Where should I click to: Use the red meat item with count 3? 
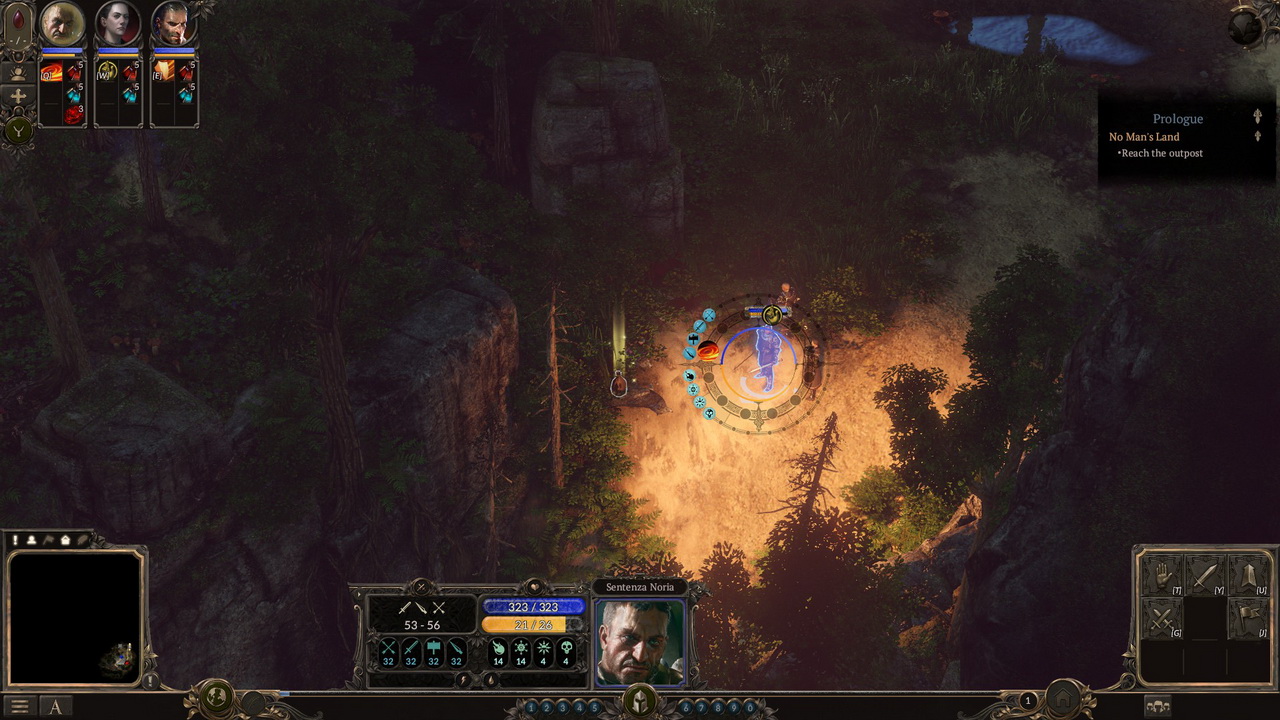74,115
